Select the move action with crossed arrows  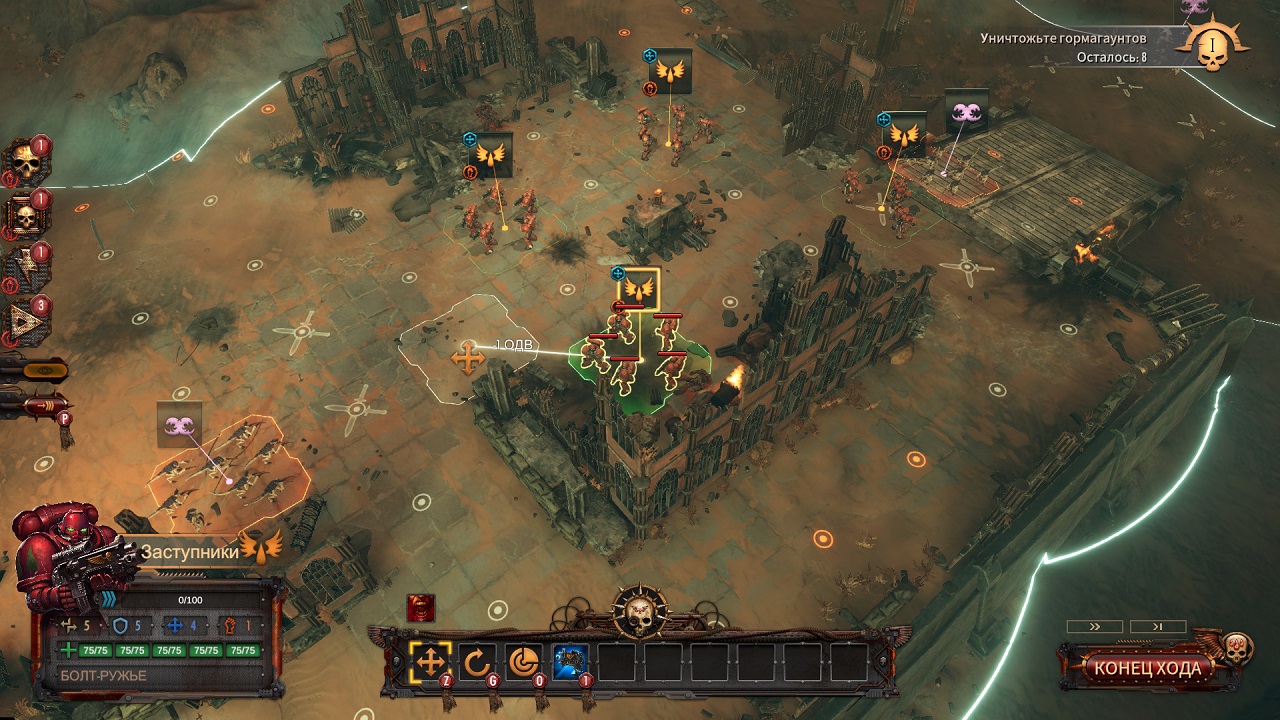click(x=430, y=661)
